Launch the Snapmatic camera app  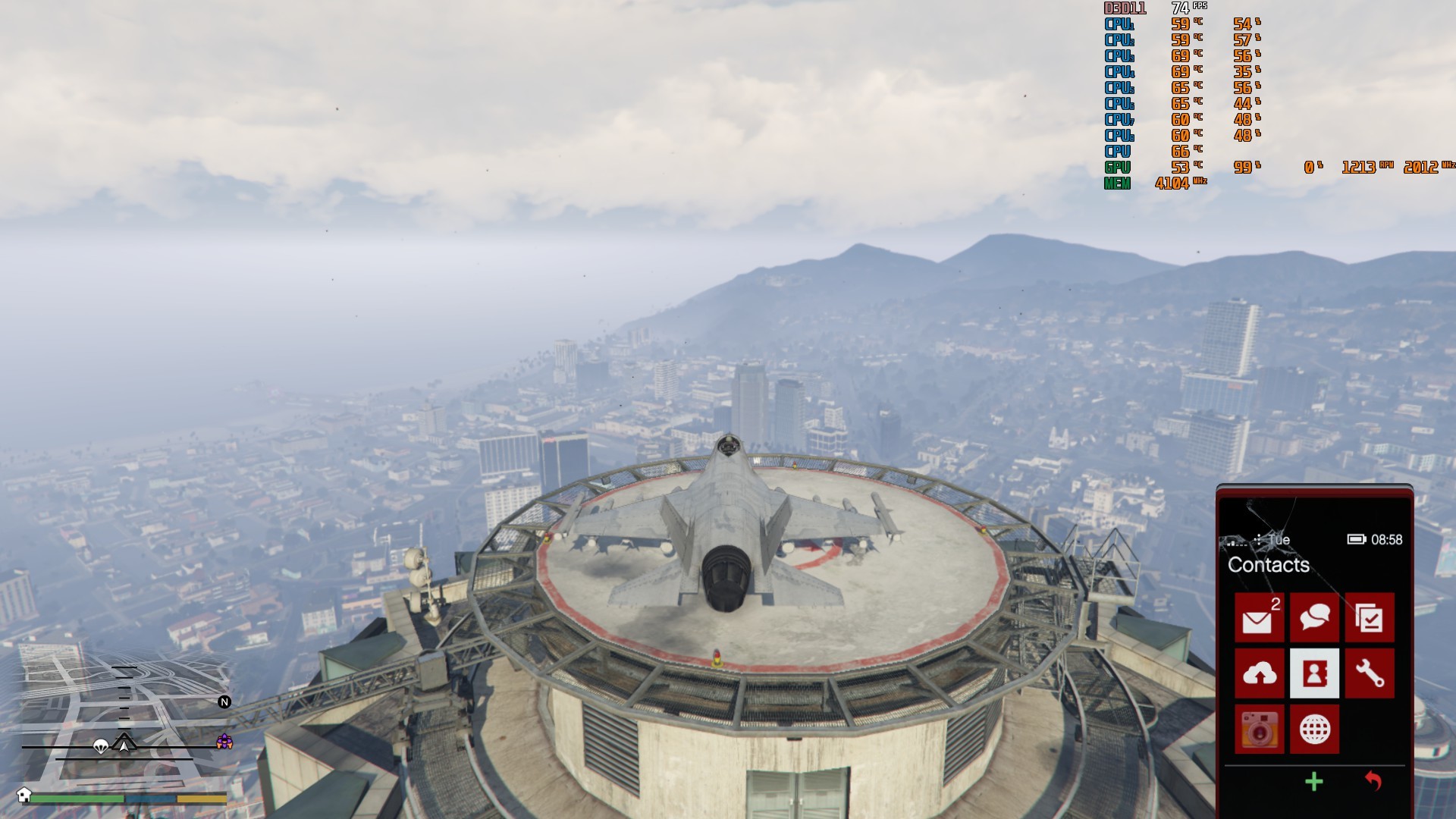(x=1259, y=730)
